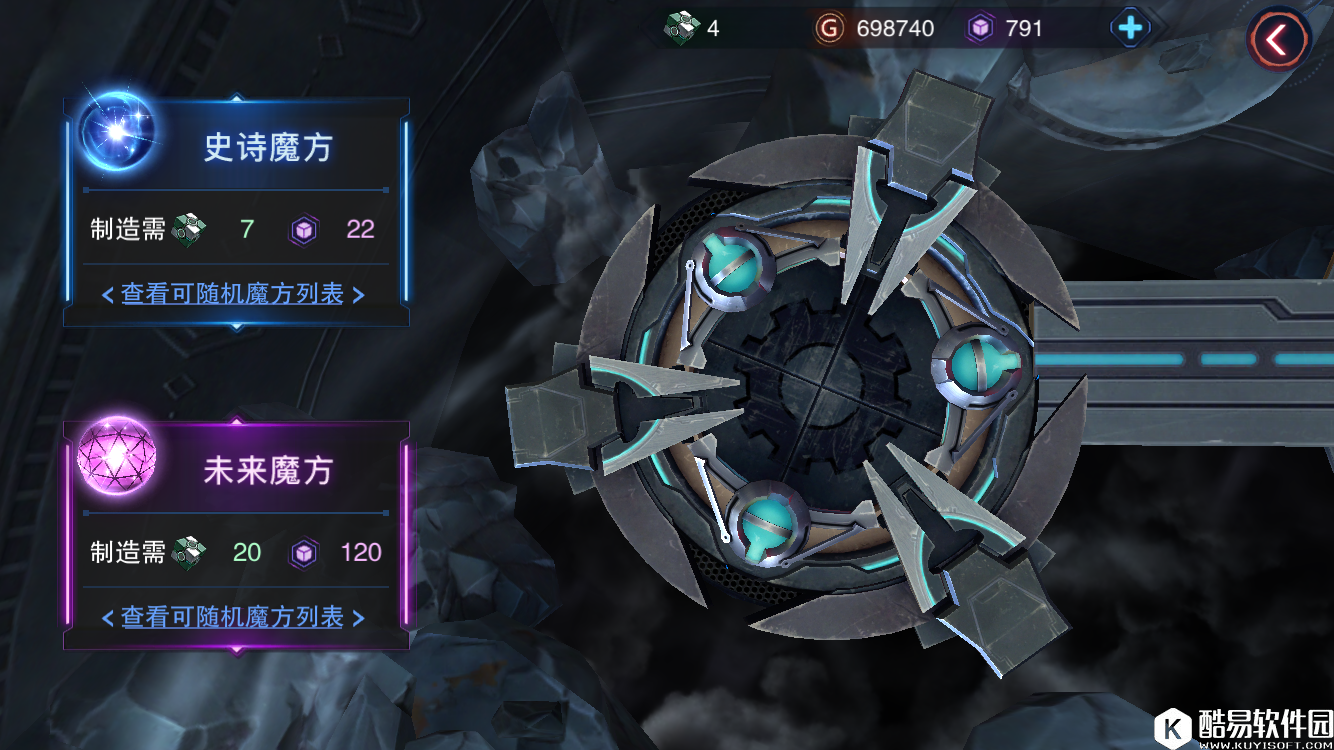
Task: Select the 未来魔方 future cube panel
Action: point(266,471)
